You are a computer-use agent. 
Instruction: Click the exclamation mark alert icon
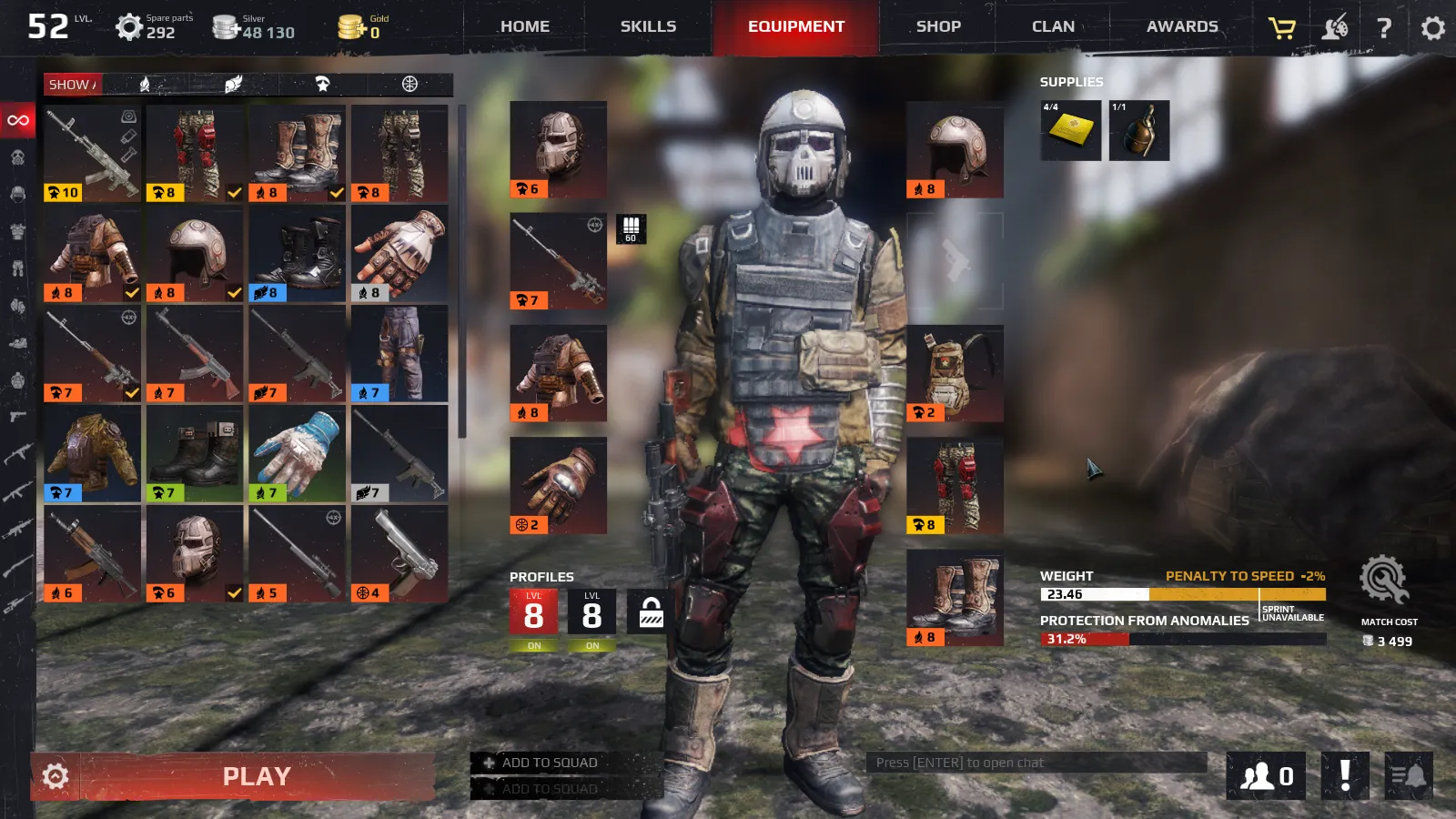(1344, 775)
